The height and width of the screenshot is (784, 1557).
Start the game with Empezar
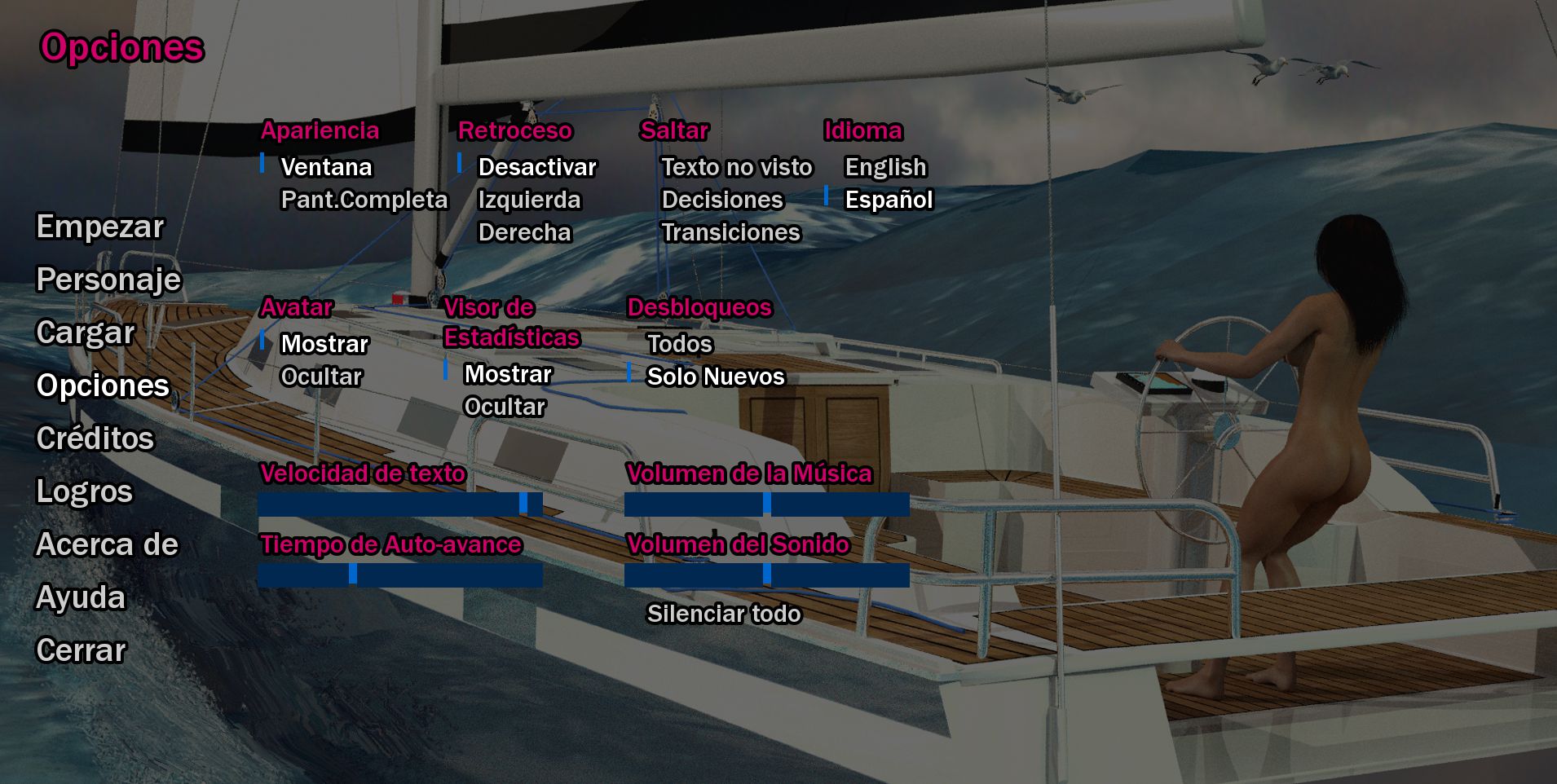coord(100,227)
